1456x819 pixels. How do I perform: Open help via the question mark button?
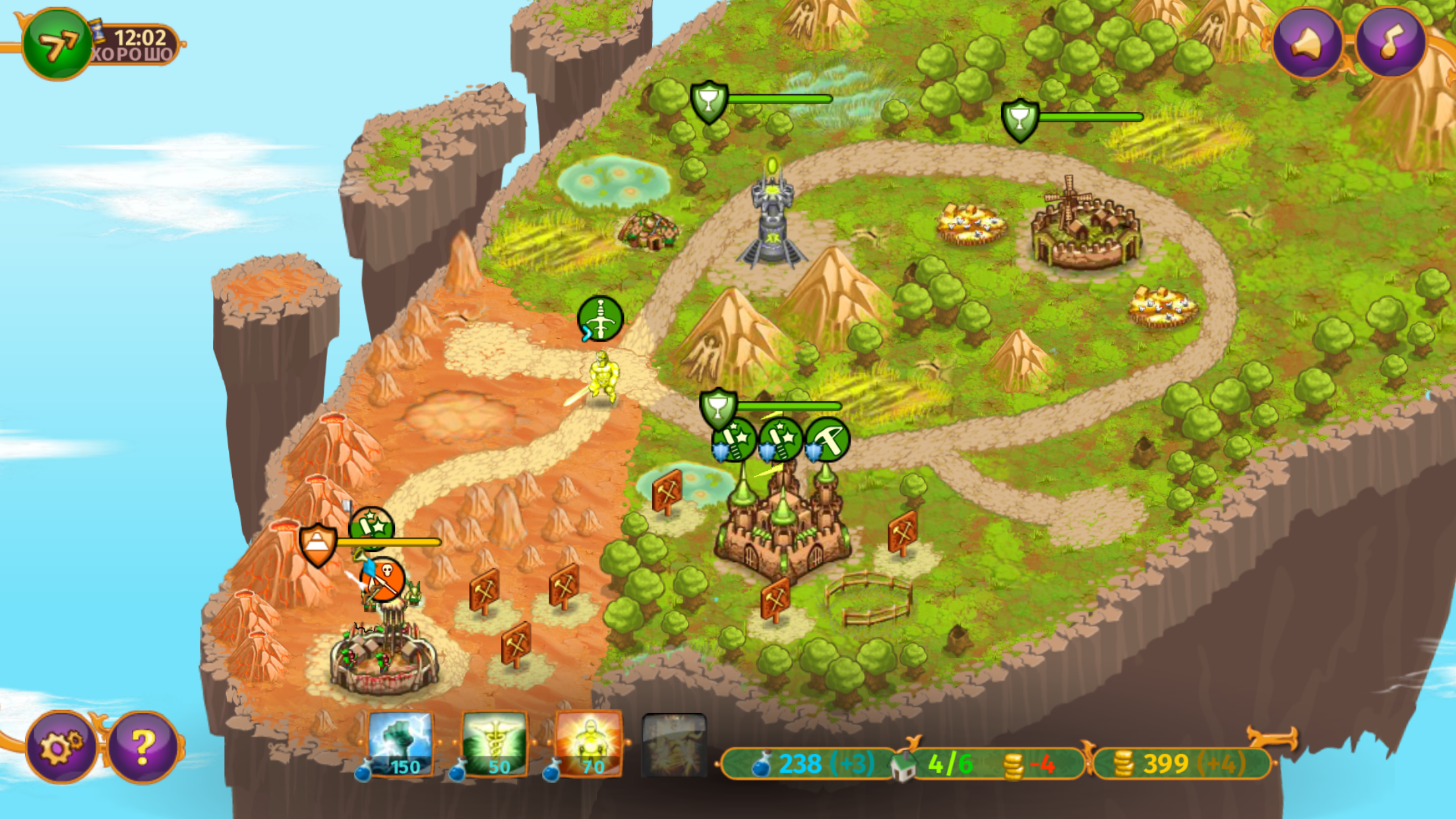coord(139,746)
